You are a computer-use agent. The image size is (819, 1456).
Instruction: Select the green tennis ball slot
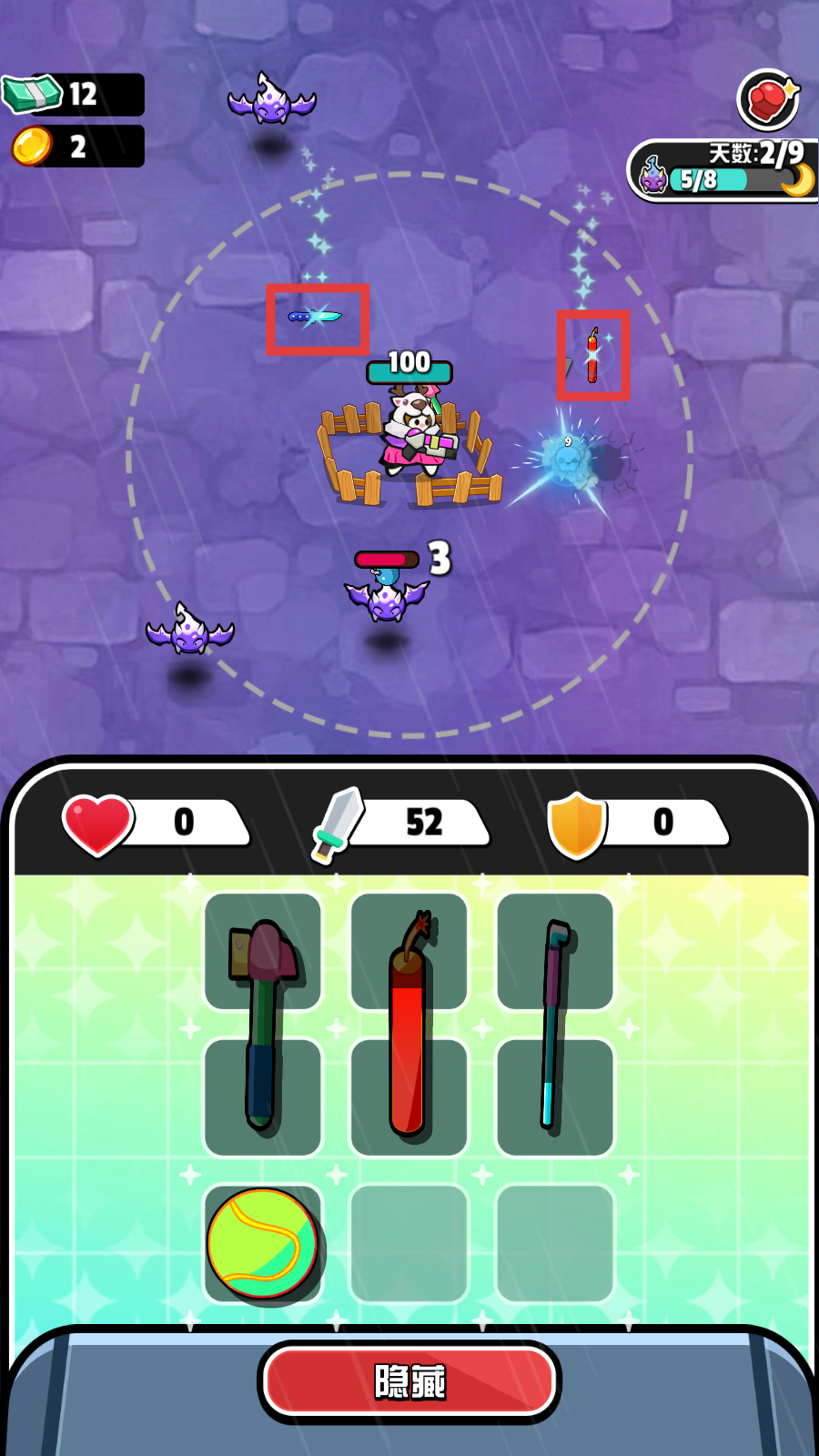tap(263, 1243)
